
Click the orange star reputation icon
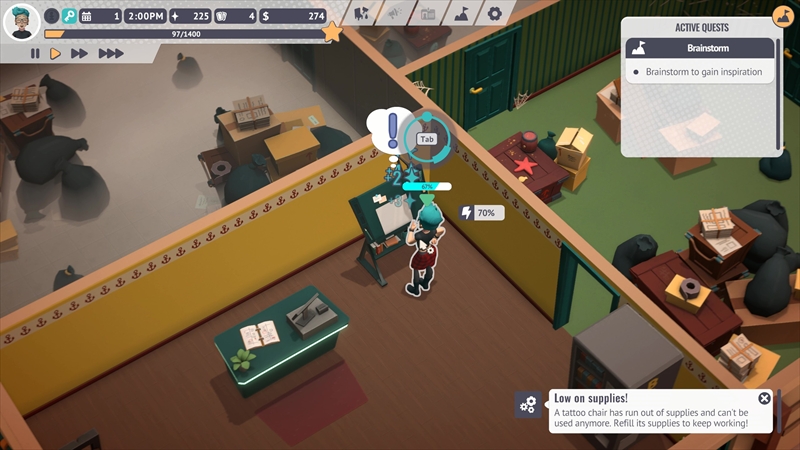[x=332, y=33]
